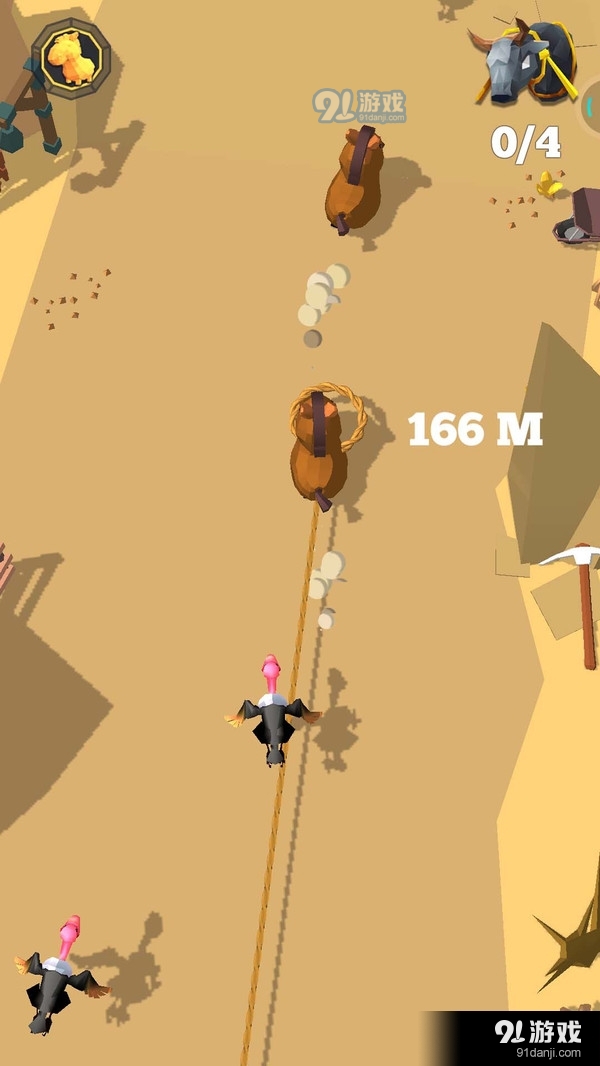Tap the golden animal badge icon
The image size is (600, 1066).
click(70, 58)
